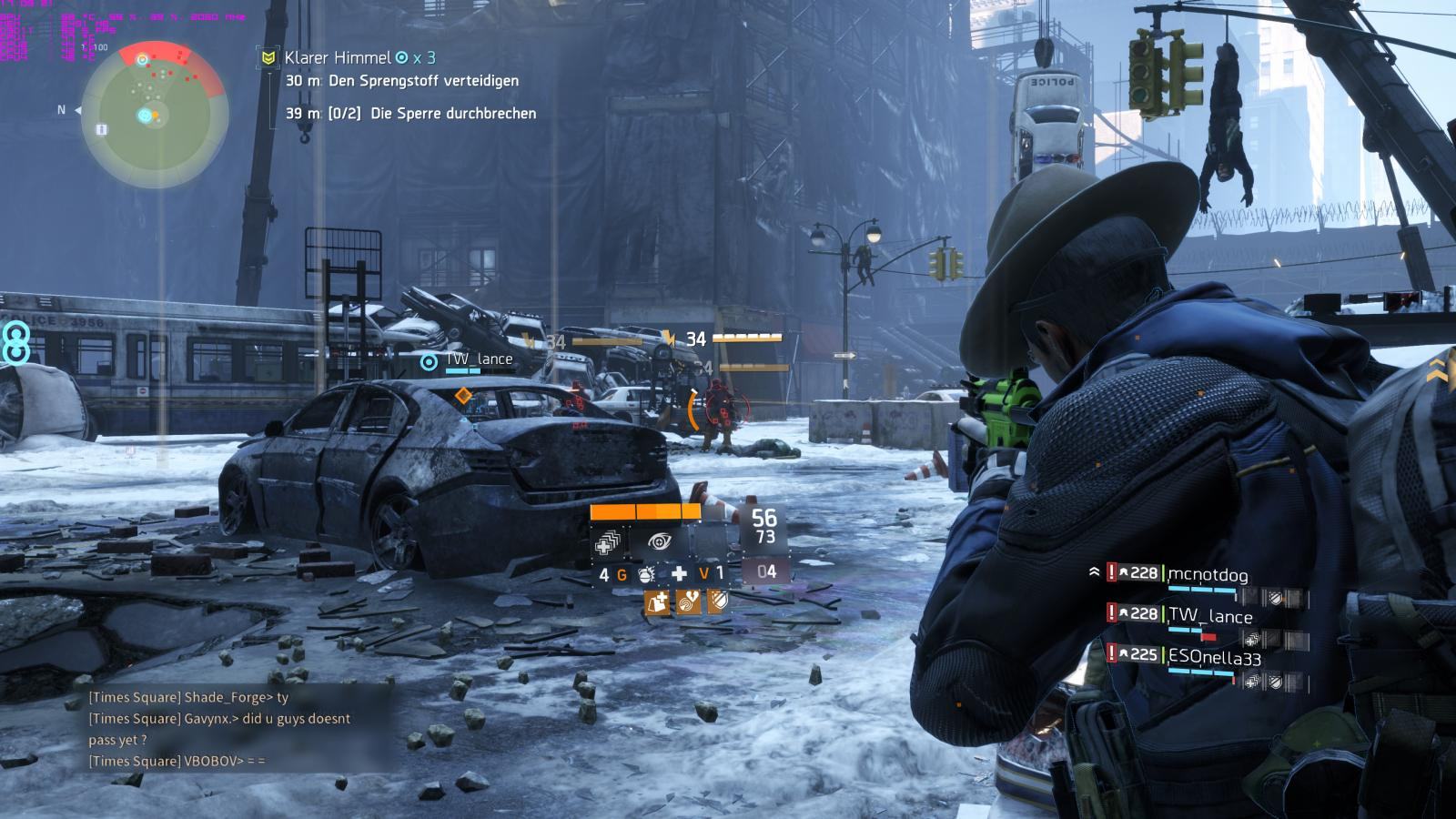Click the circular minimap
This screenshot has width=1456, height=819.
coord(155,114)
